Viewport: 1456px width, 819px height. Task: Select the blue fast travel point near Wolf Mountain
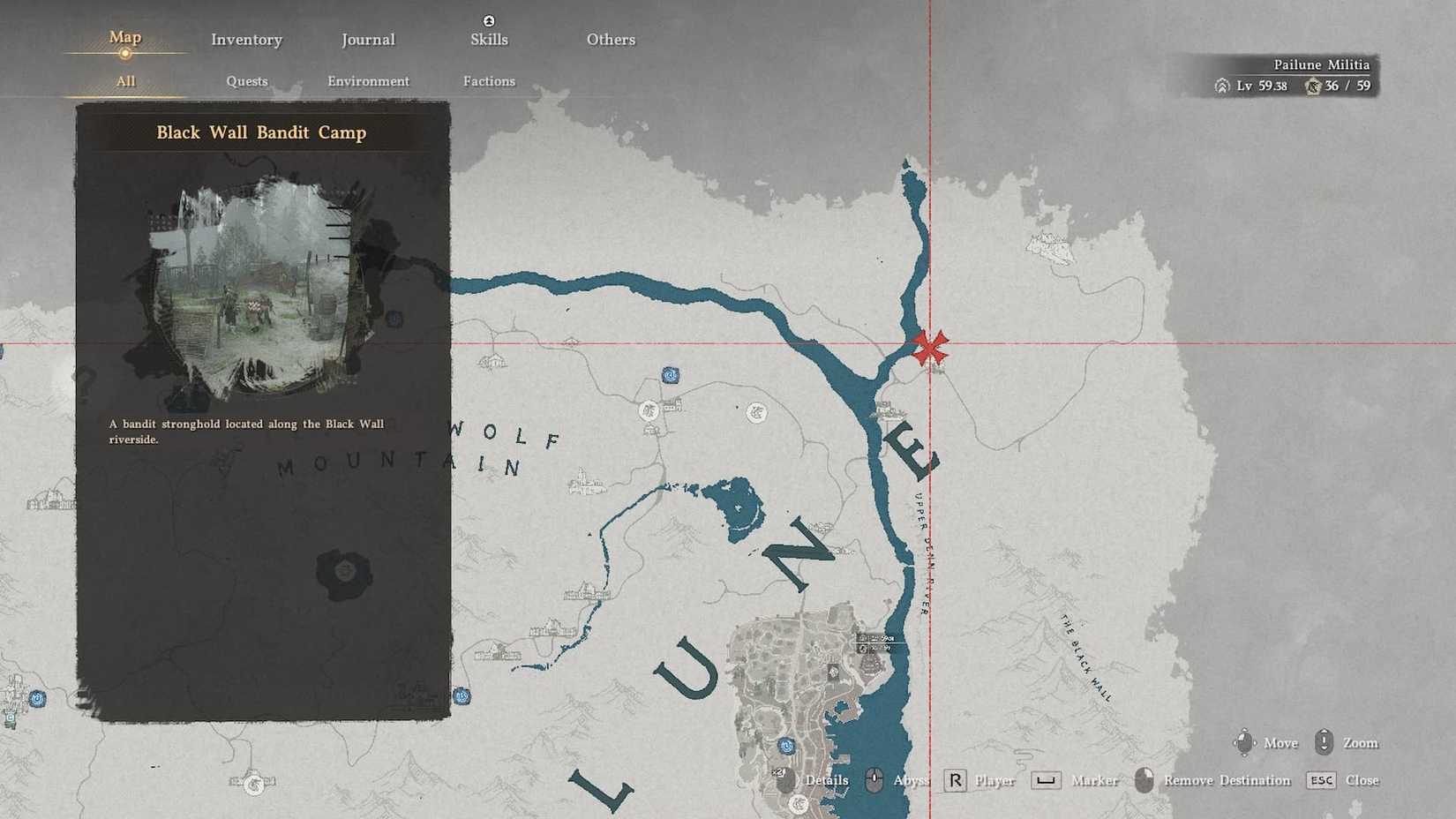coord(671,374)
